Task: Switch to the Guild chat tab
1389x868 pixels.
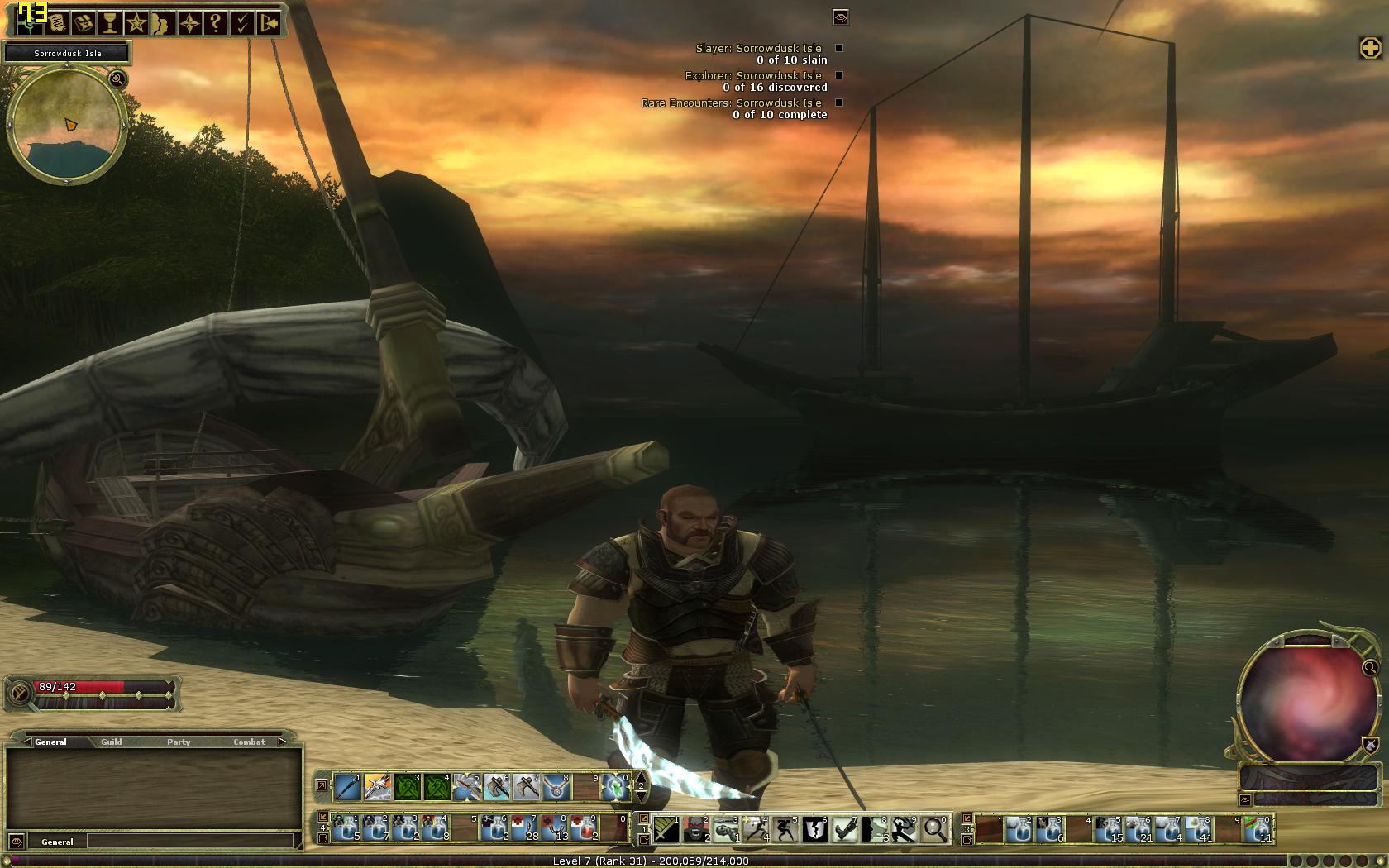Action: (x=112, y=742)
